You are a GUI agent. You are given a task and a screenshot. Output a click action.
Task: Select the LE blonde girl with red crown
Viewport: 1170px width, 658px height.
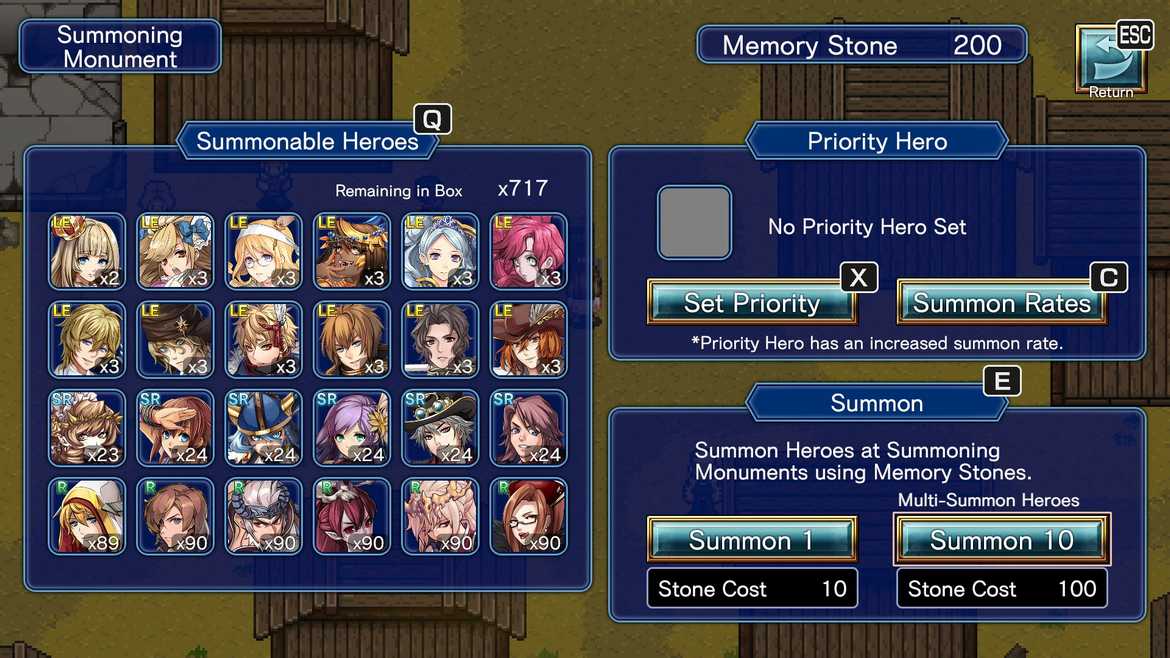[87, 251]
